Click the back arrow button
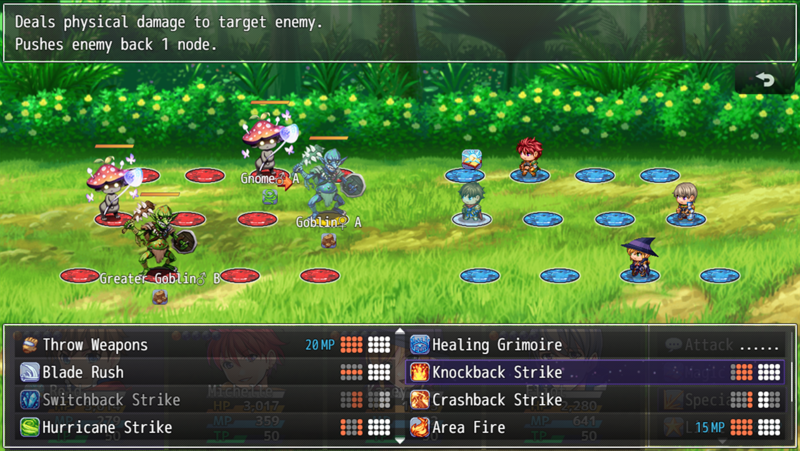The image size is (800, 451). (x=766, y=80)
